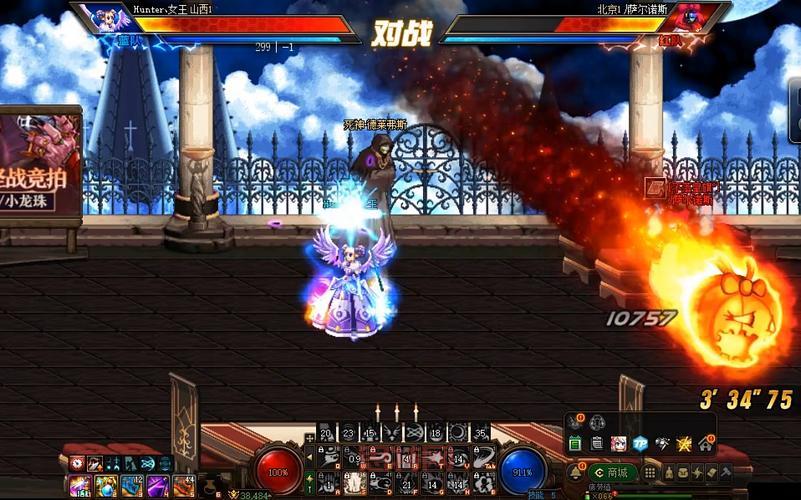801x500 pixels.
Task: Activate the skill showing cooldown 20
Action: (326, 433)
